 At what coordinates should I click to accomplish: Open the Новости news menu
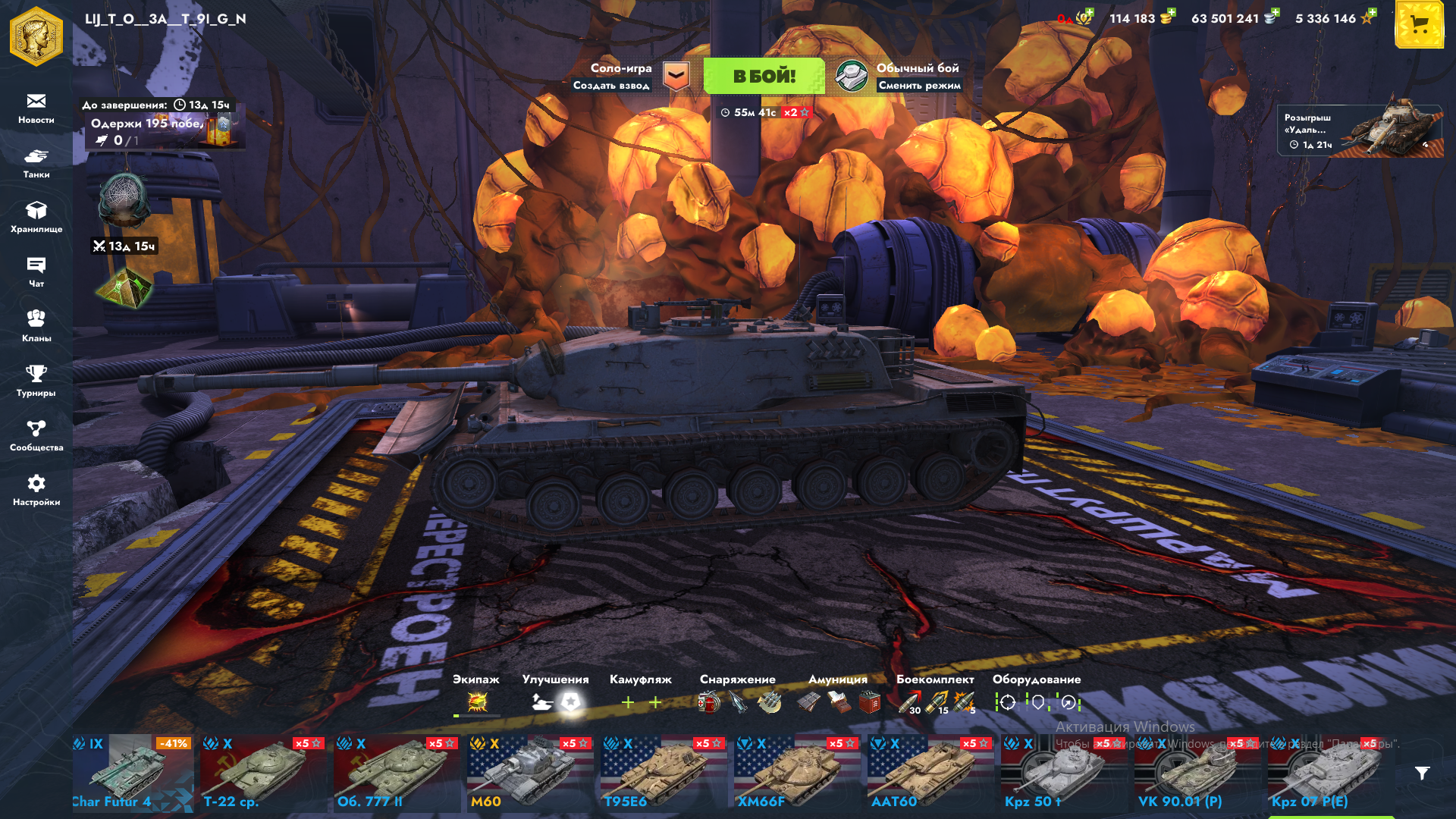(x=36, y=108)
